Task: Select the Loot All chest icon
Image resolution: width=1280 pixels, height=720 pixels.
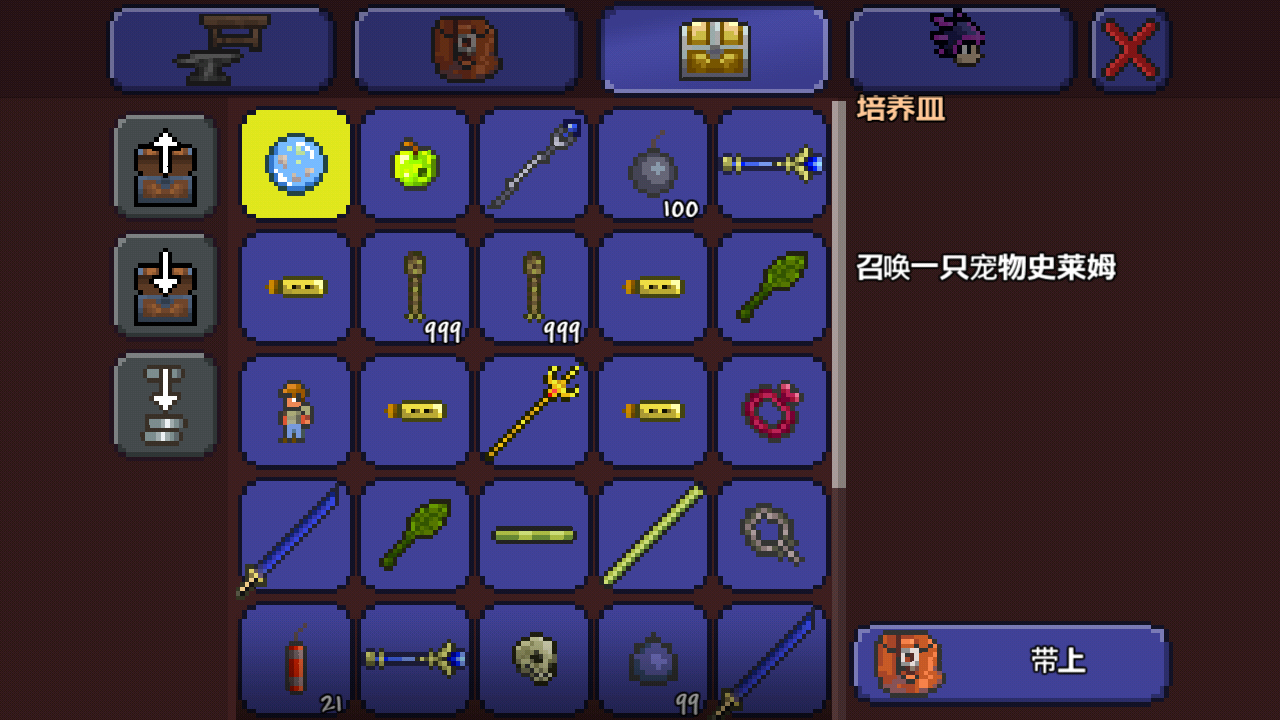Action: 165,165
